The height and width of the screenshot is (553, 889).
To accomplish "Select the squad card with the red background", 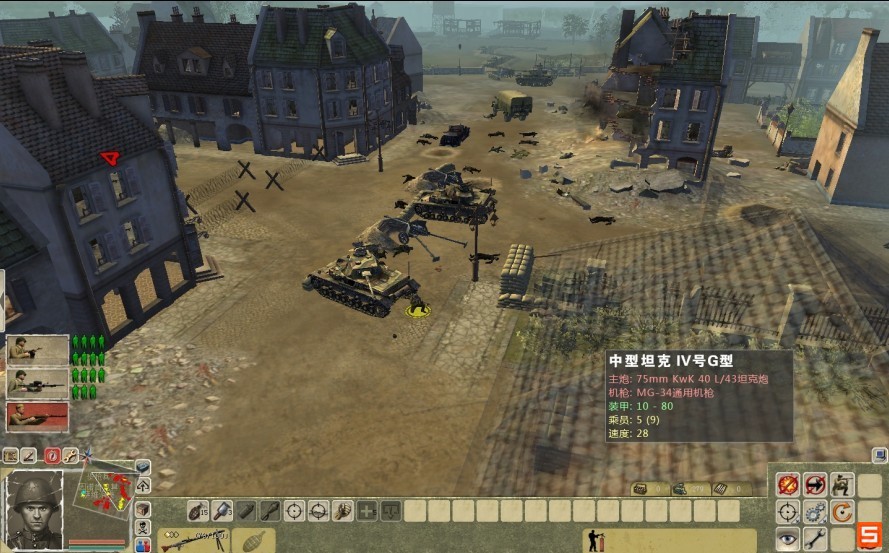I will click(38, 416).
